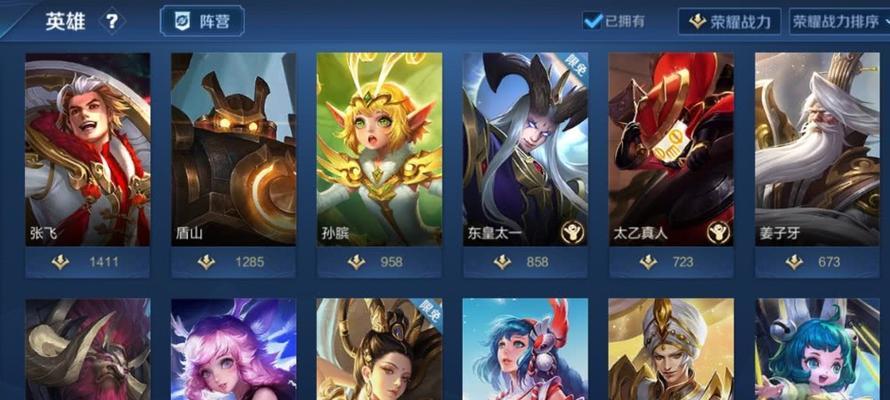Choose the blue-haired girl hero card
This screenshot has width=890, height=400.
[x=525, y=350]
